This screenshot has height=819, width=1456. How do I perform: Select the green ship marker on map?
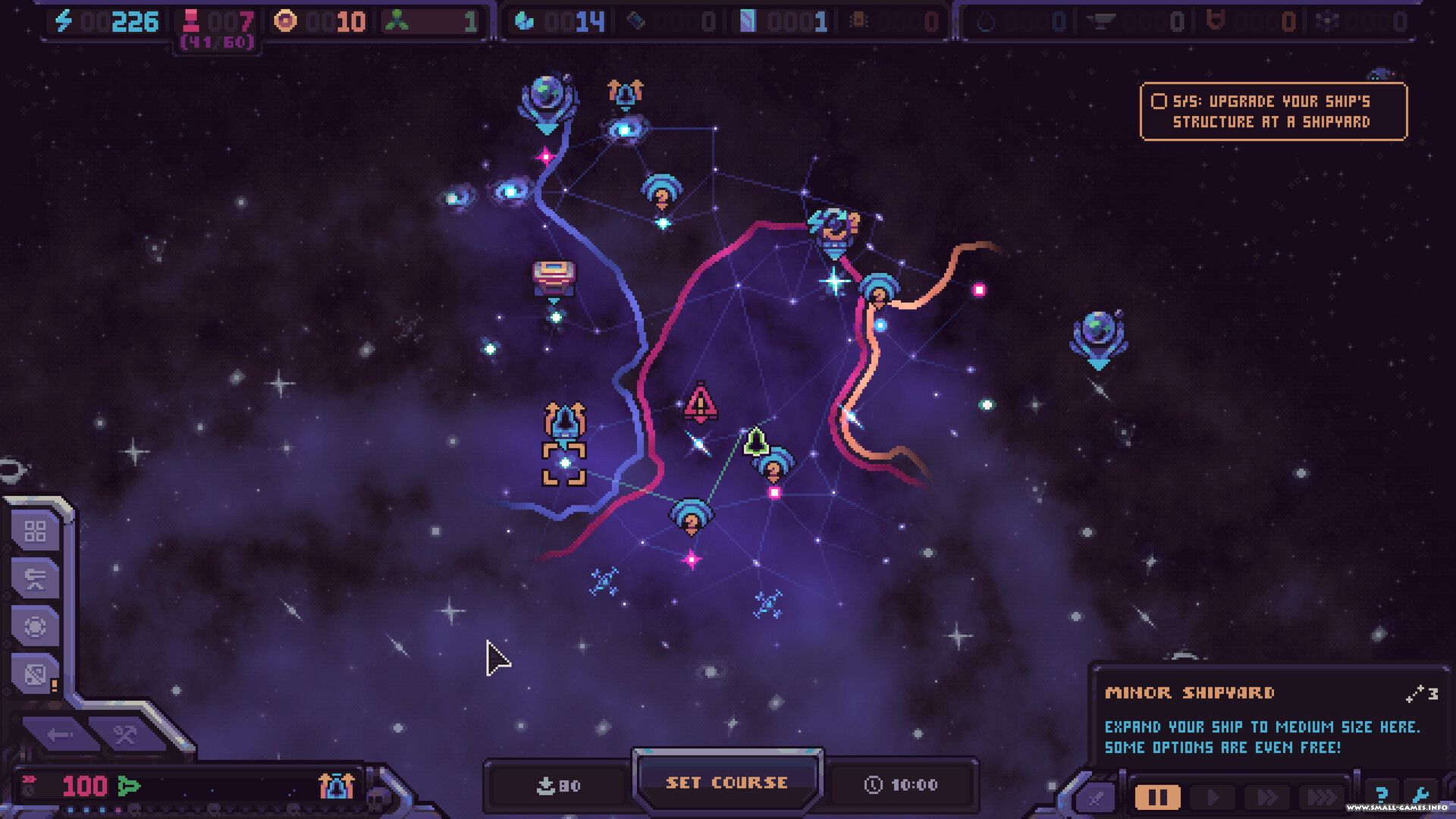point(755,441)
